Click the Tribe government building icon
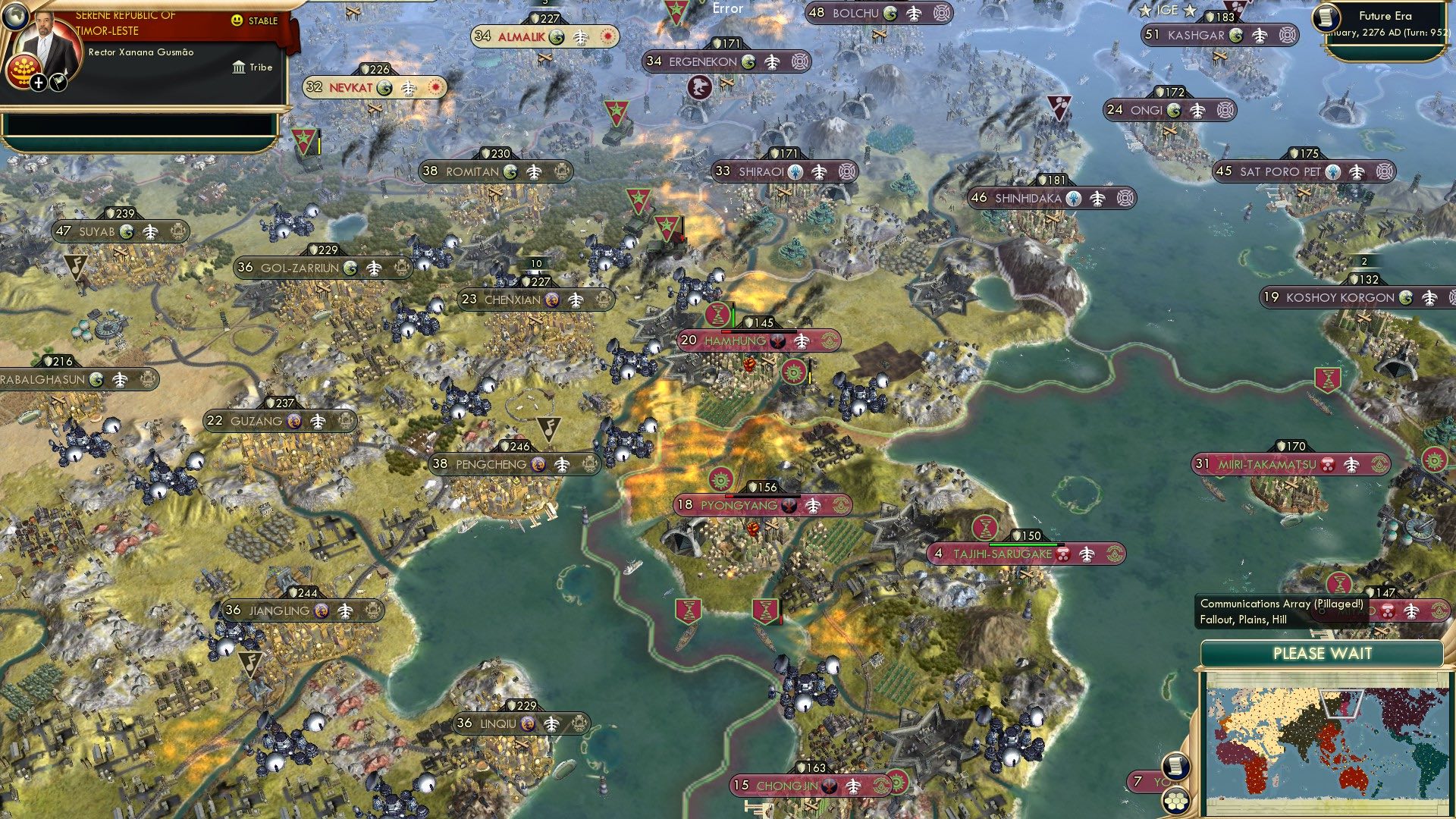 point(238,67)
